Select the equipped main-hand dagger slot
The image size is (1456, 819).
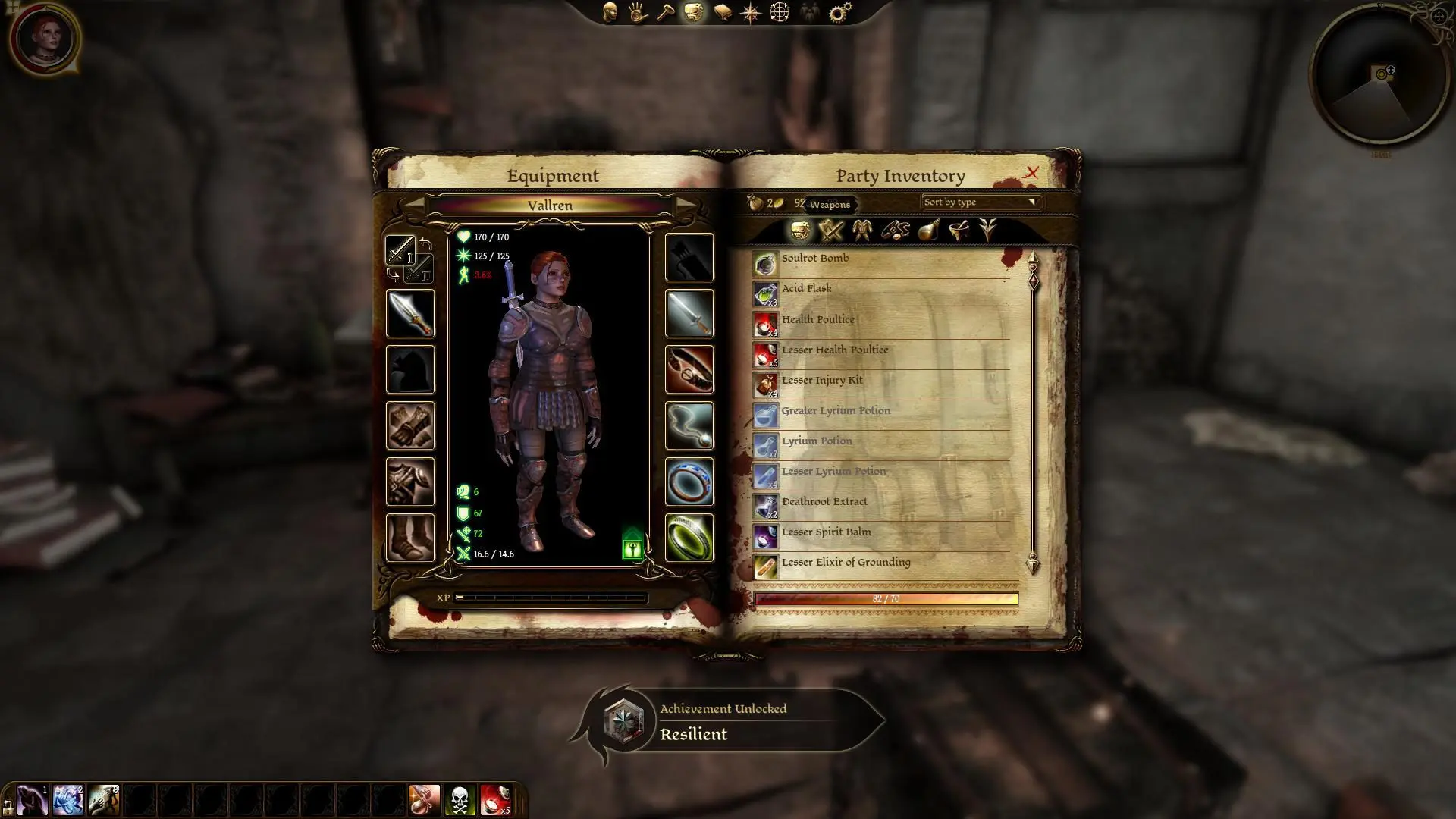(410, 314)
